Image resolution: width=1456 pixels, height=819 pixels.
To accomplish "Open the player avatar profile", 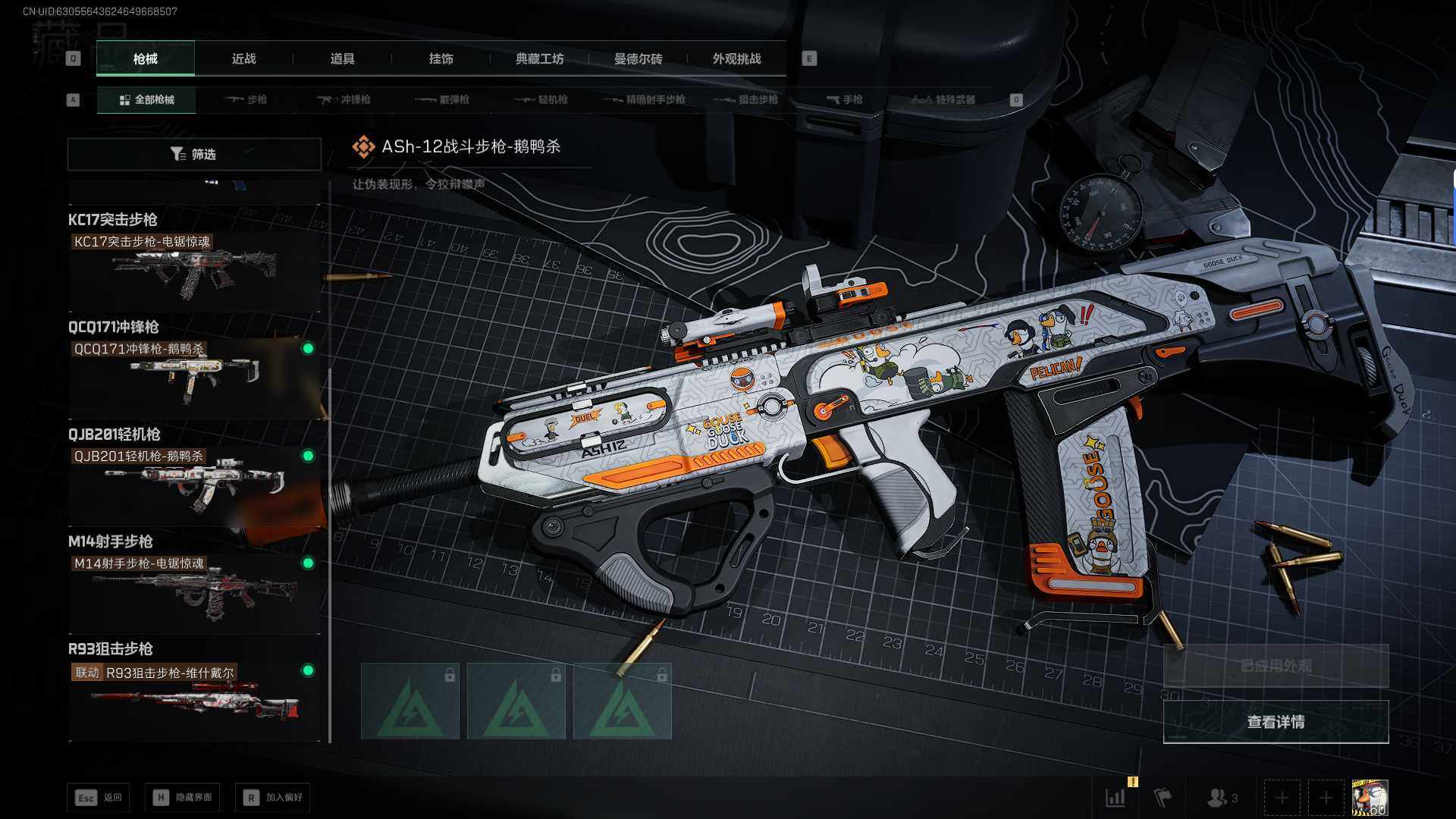I will (x=1370, y=798).
